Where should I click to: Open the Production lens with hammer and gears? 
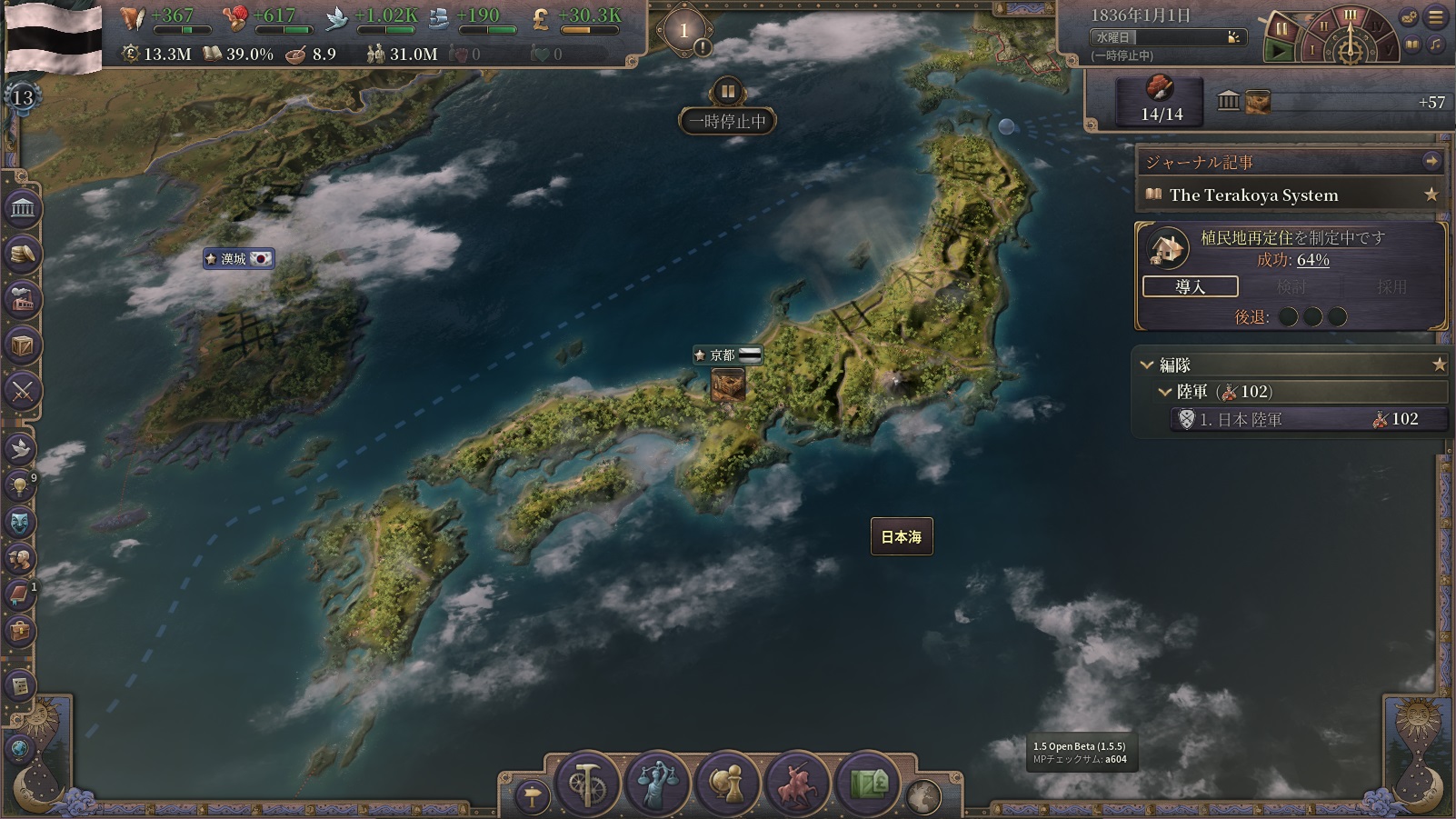tap(586, 784)
